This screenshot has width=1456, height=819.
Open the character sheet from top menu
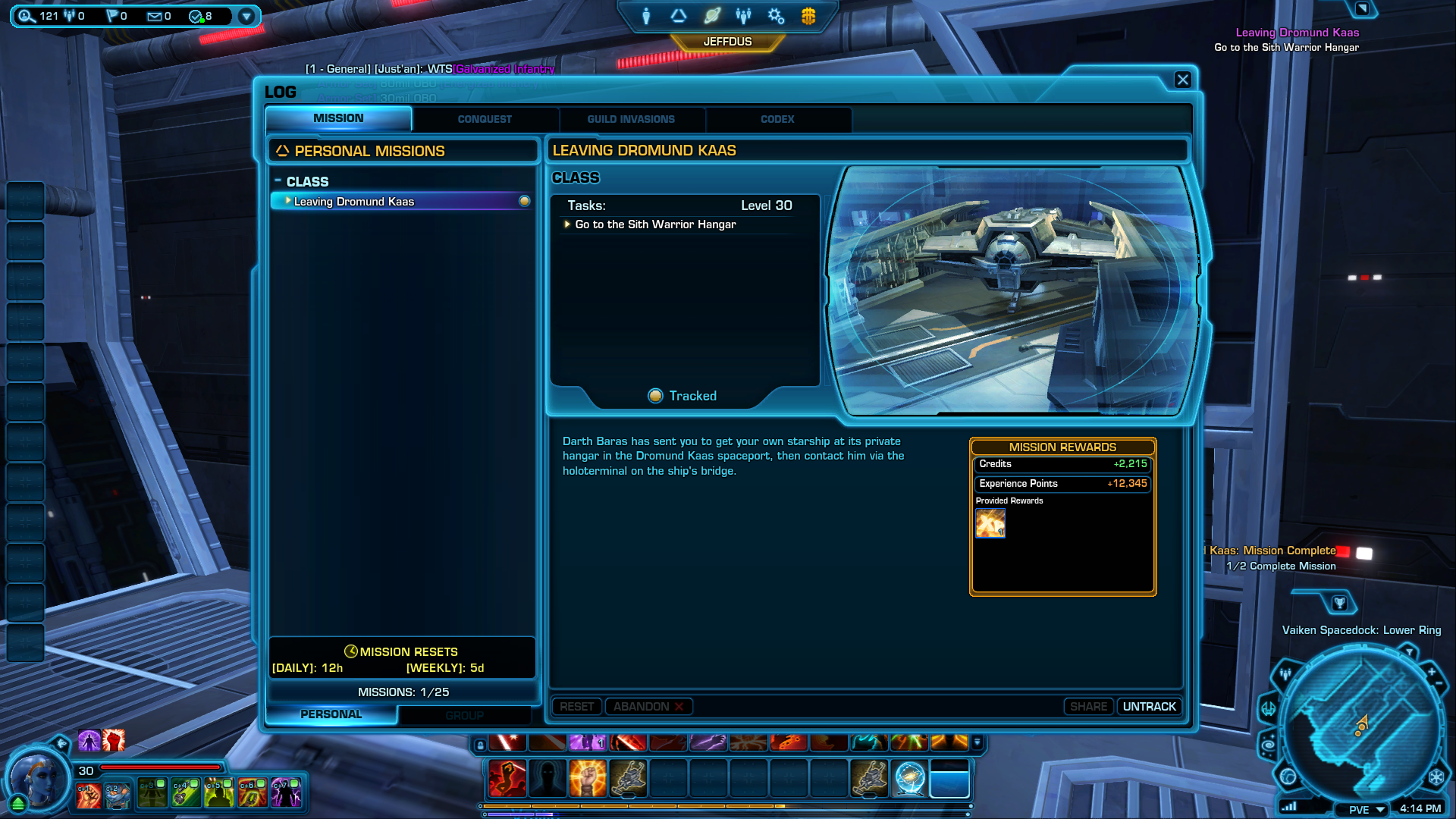[646, 16]
